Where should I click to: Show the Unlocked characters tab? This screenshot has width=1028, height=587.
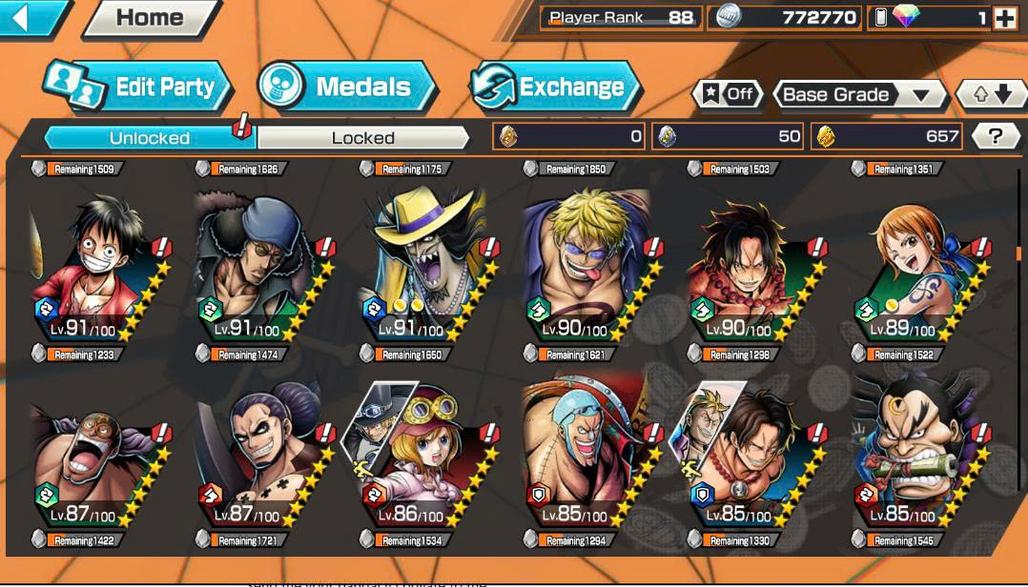(149, 138)
